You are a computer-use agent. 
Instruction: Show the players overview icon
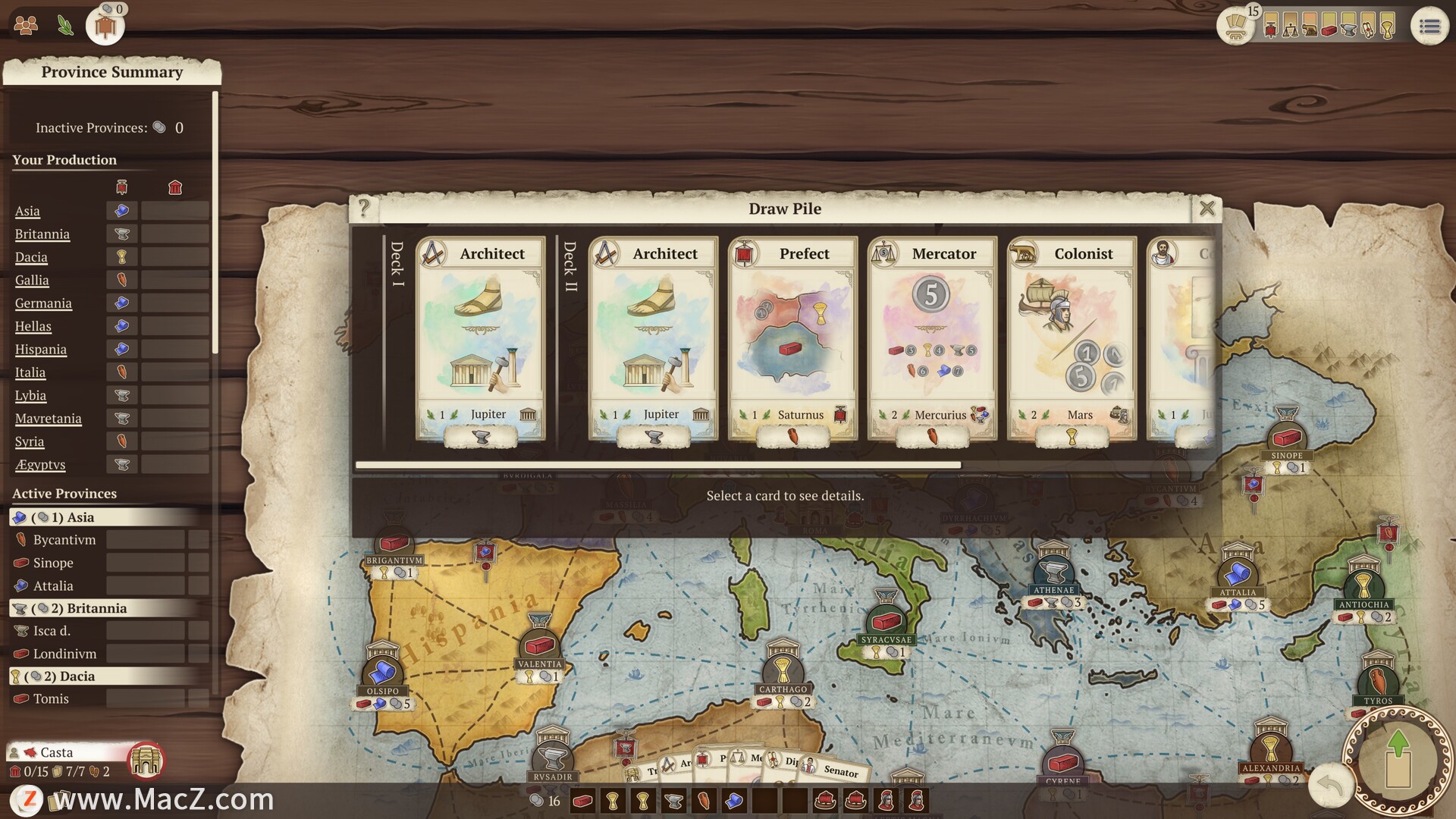pyautogui.click(x=26, y=26)
